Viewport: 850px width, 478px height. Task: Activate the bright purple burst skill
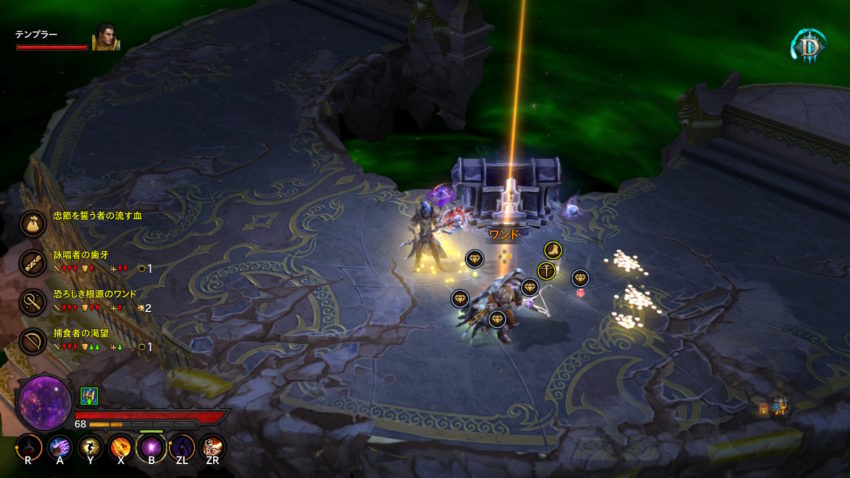[x=151, y=447]
